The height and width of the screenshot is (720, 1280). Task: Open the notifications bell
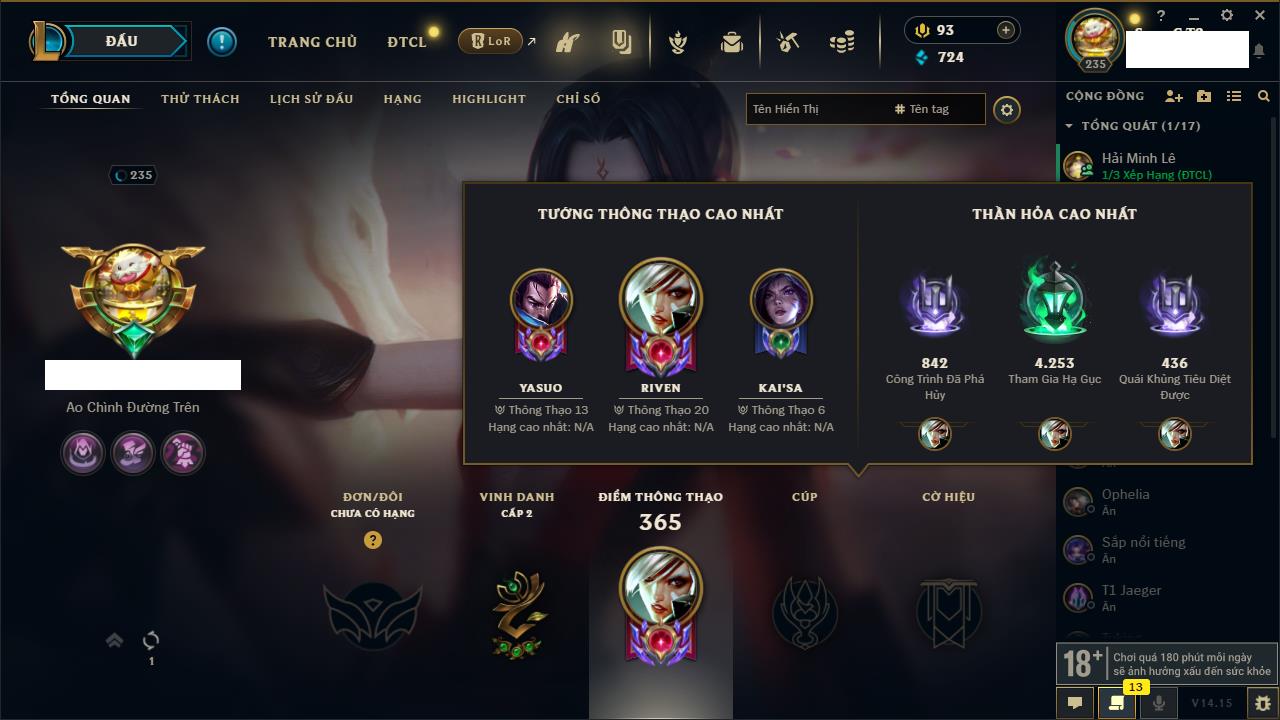click(x=1259, y=51)
